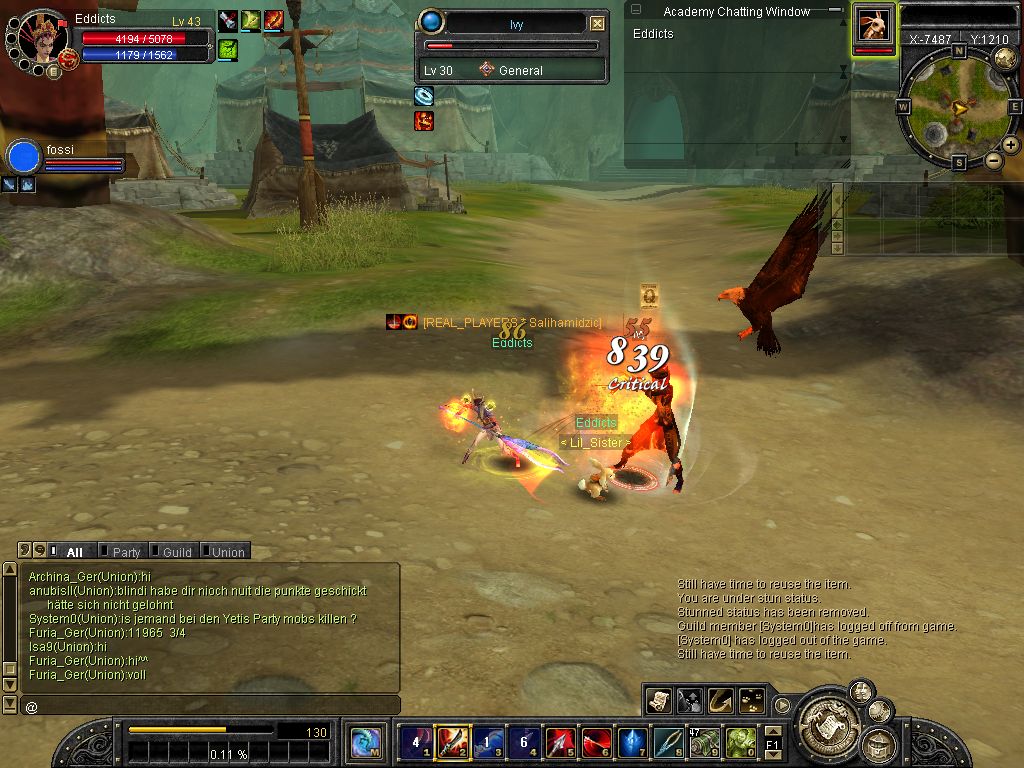Image resolution: width=1024 pixels, height=768 pixels.
Task: Collapse the Academy Chatting Window
Action: coord(834,10)
